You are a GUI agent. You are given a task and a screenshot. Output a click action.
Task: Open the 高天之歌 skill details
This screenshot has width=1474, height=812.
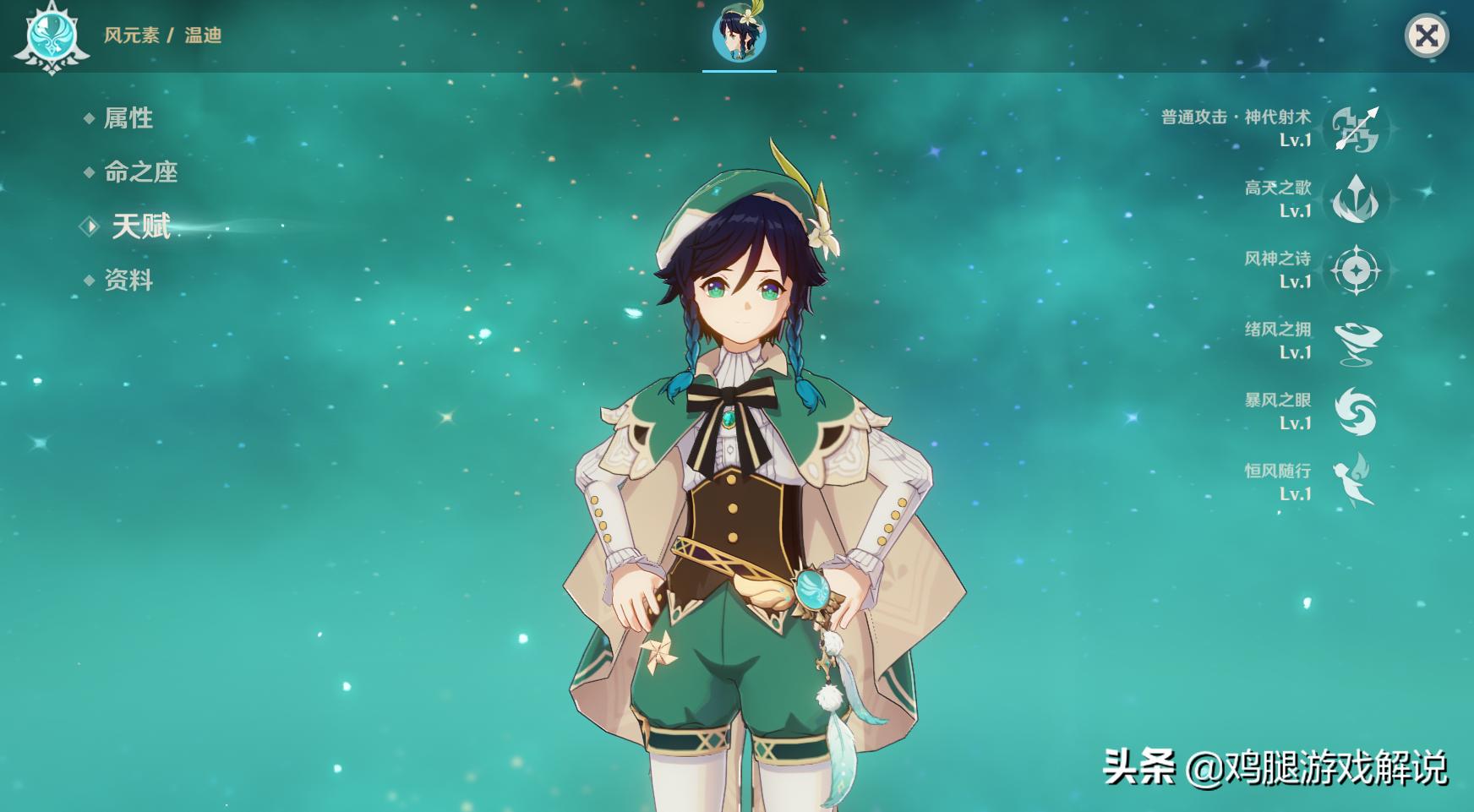(1356, 199)
